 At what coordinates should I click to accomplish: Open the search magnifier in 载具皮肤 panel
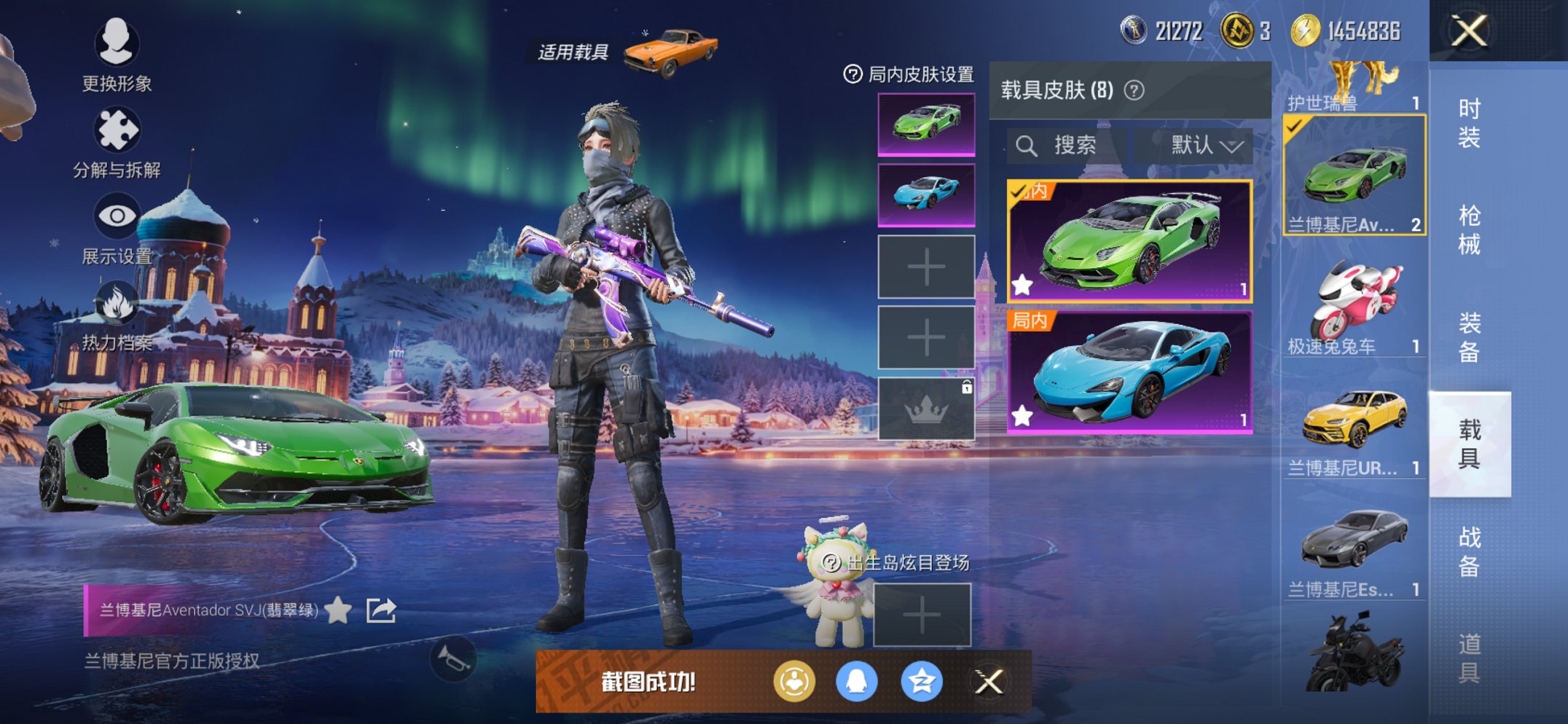tap(1027, 144)
